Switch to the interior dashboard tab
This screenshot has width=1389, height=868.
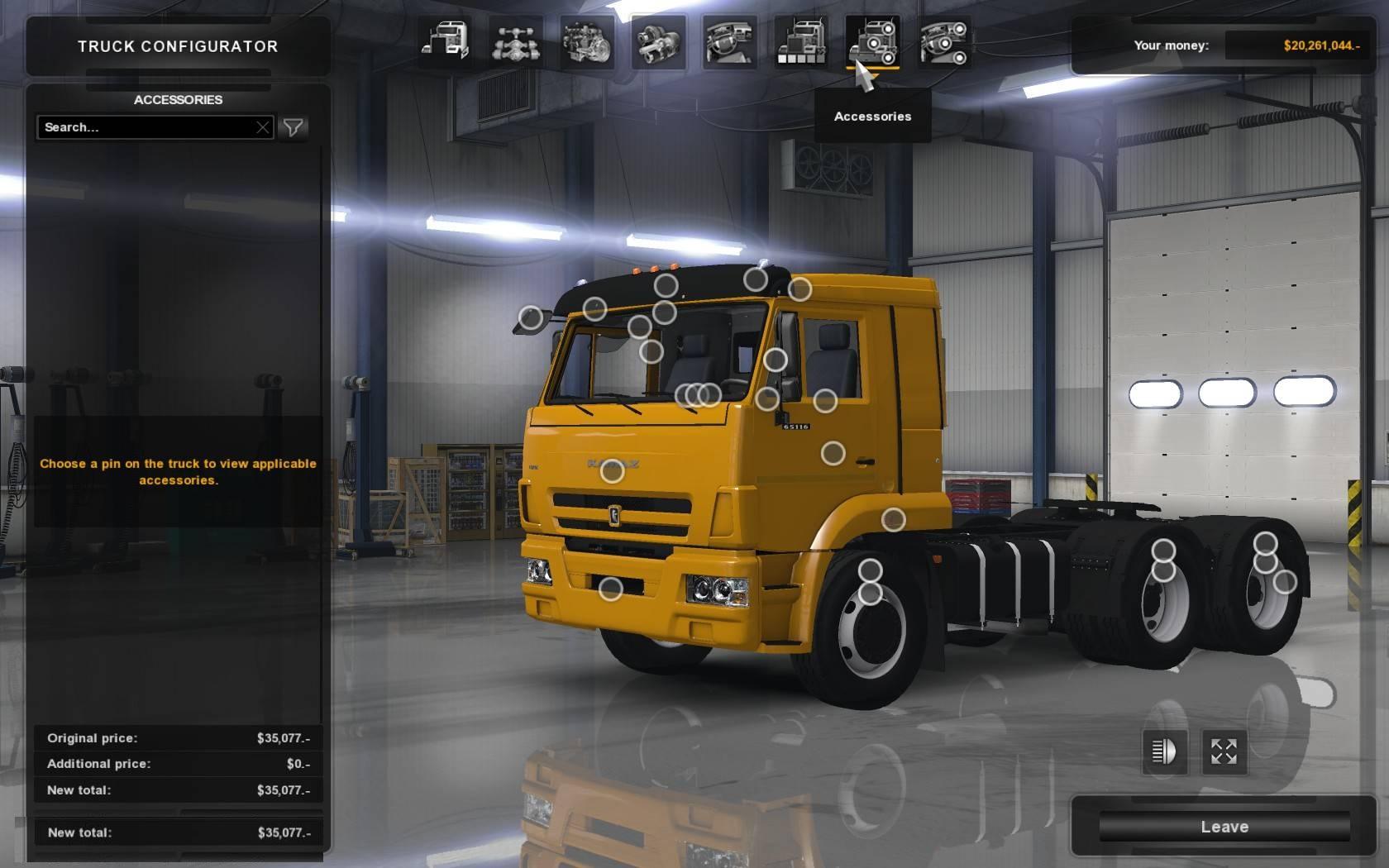[x=729, y=41]
